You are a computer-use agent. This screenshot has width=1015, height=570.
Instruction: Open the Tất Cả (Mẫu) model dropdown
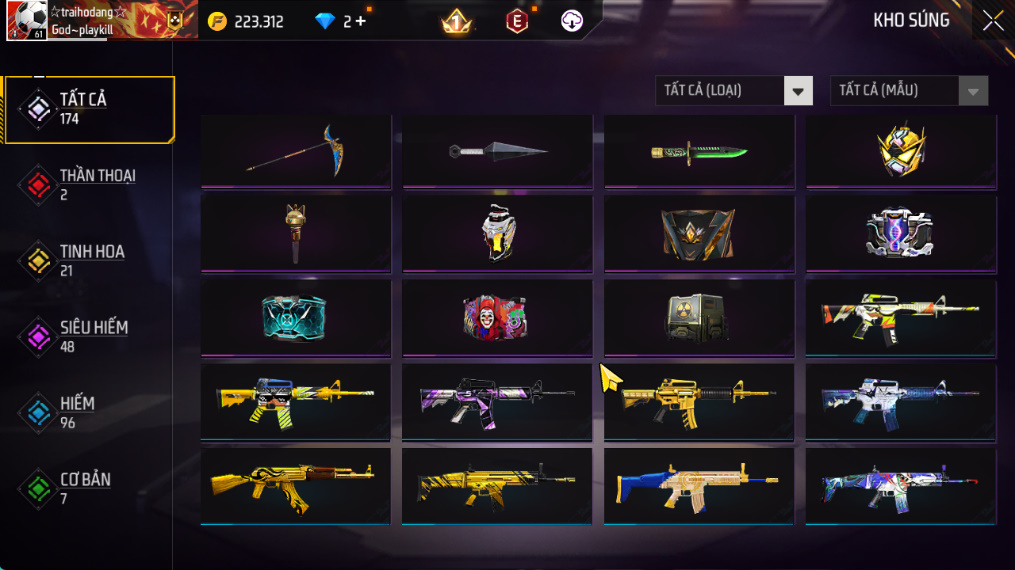click(908, 91)
